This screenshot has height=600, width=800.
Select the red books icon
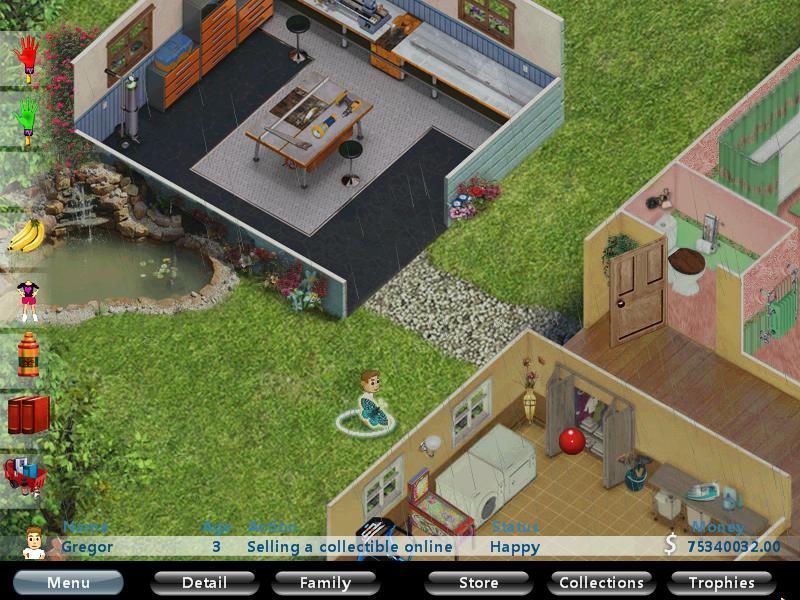tap(27, 414)
